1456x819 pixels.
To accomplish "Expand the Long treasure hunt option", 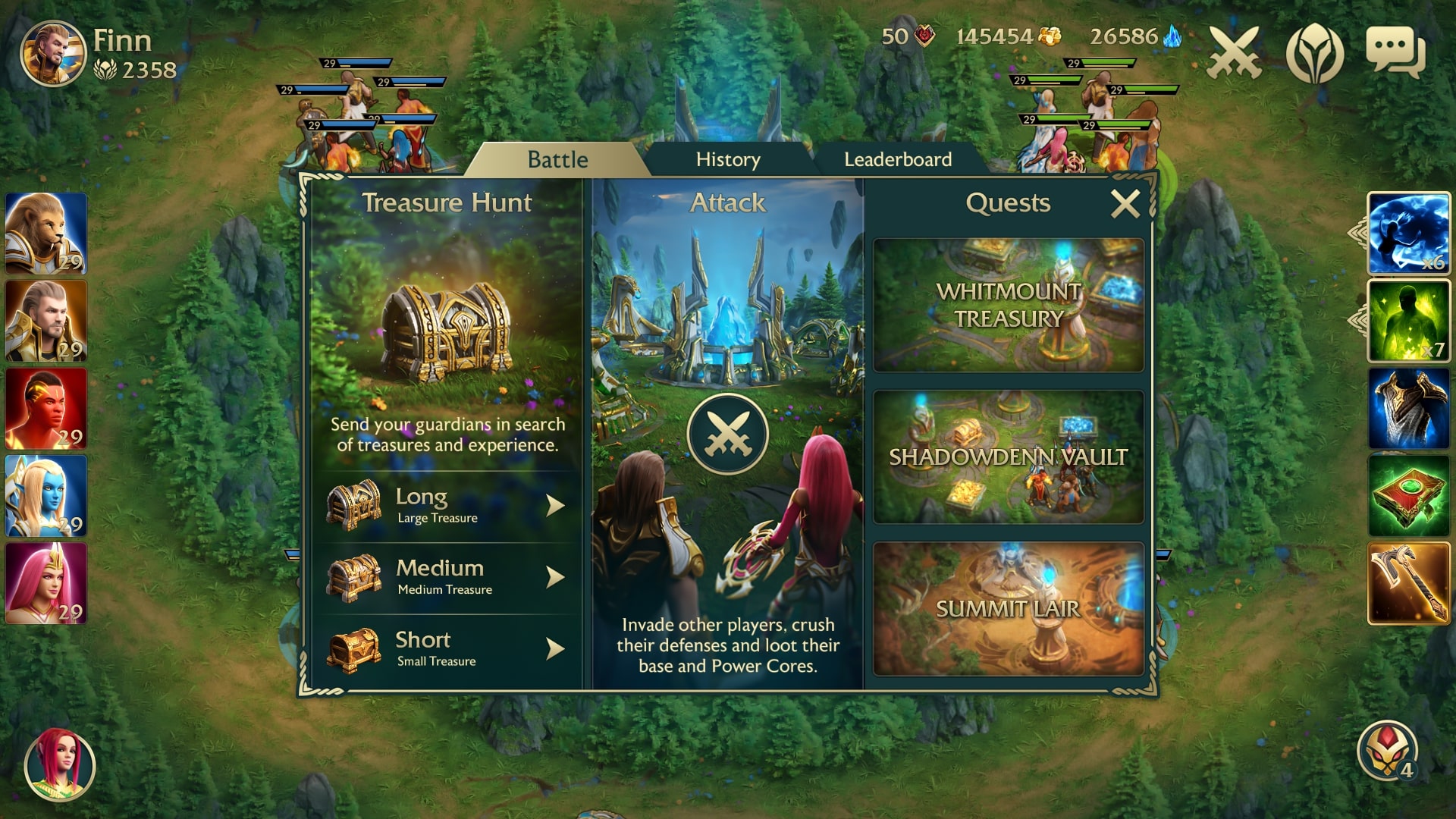I will pos(447,504).
